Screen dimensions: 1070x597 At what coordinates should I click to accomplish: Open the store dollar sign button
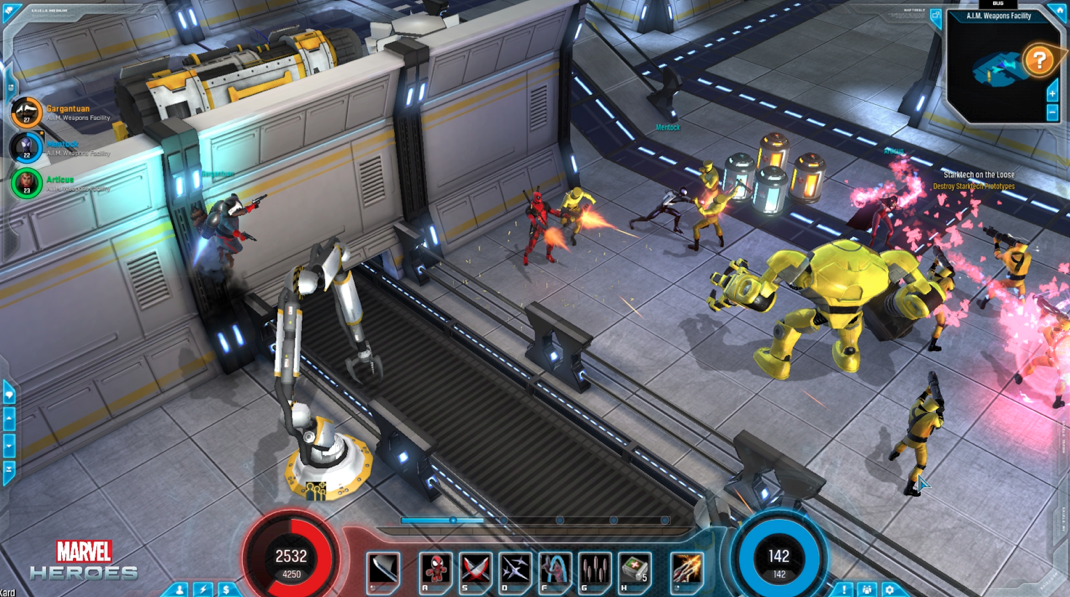227,590
